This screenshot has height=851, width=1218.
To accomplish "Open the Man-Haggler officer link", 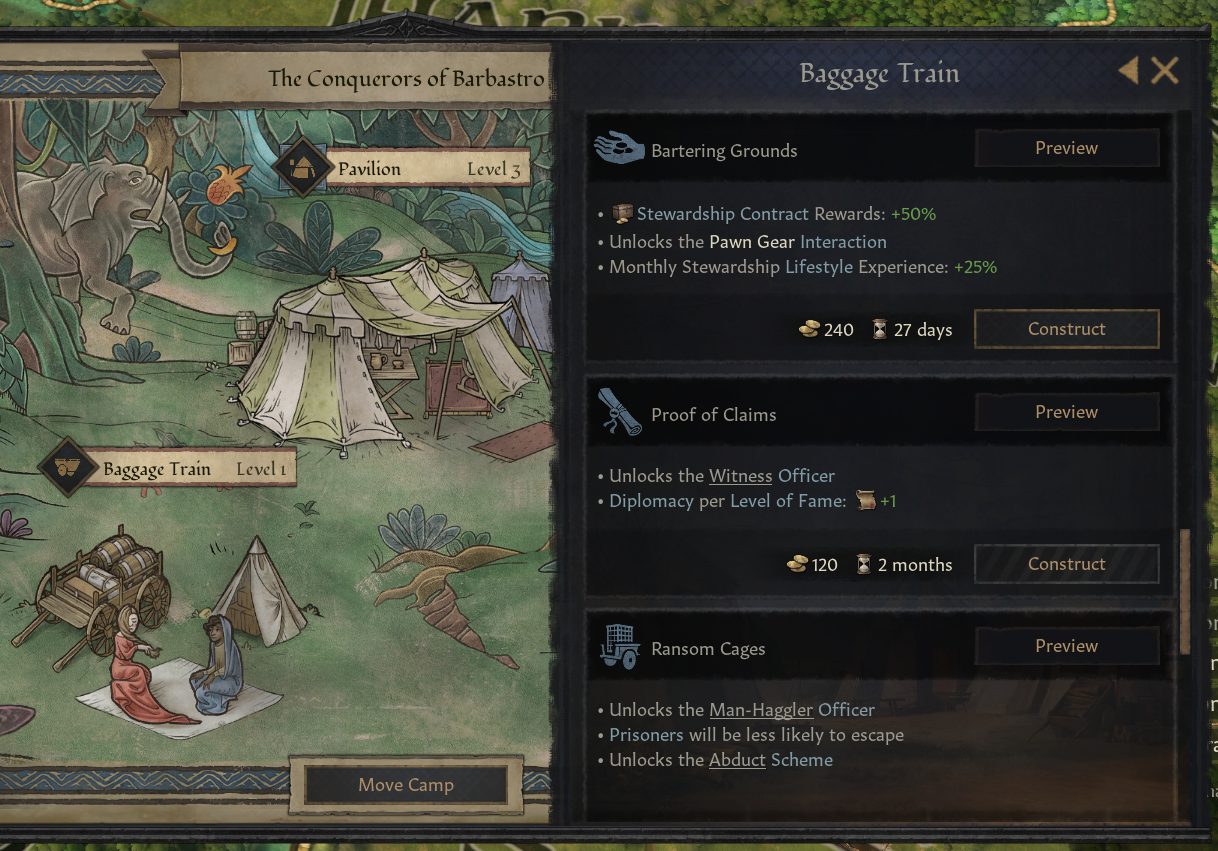I will (761, 710).
